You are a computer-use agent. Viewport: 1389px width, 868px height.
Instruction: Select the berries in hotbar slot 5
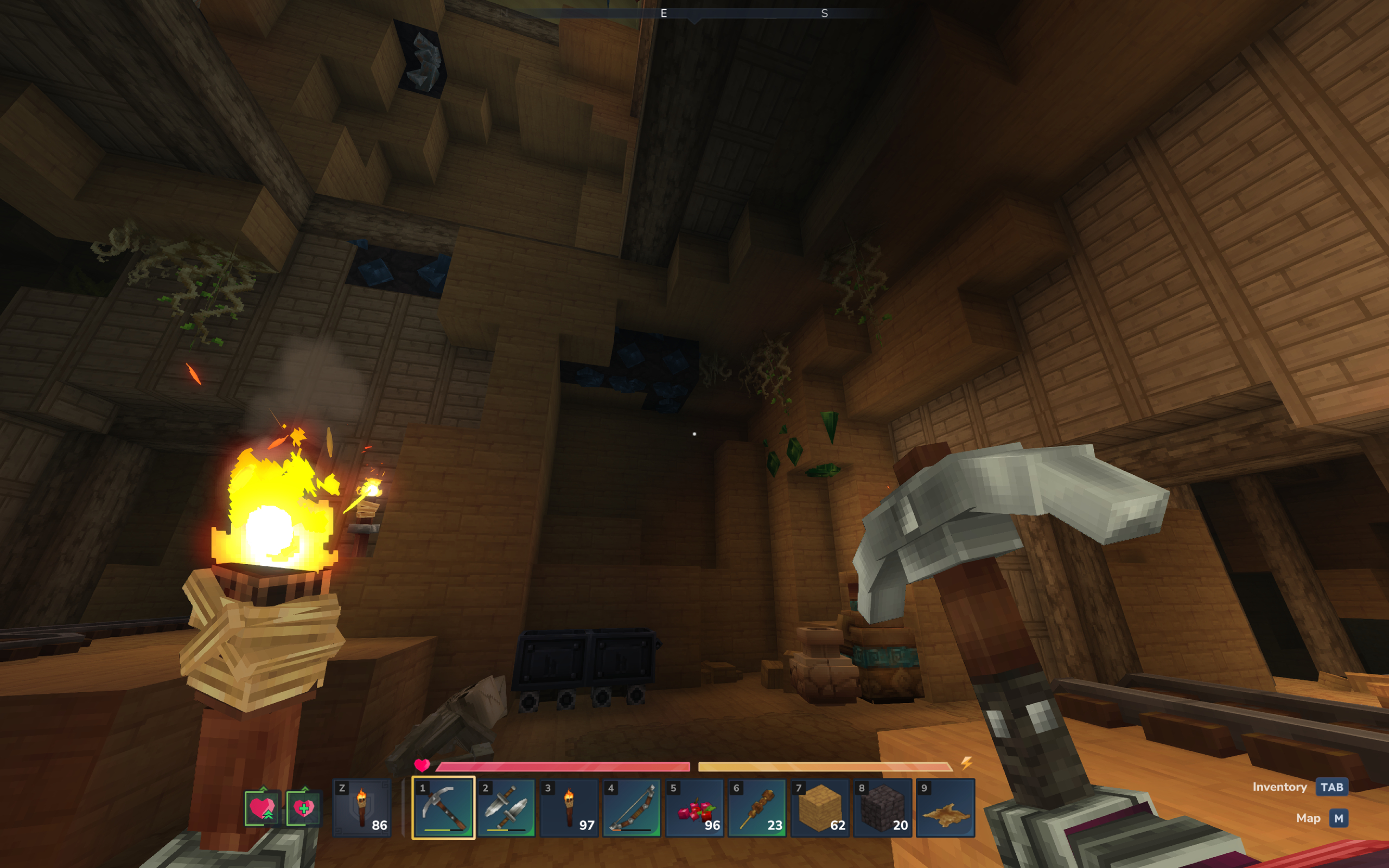pyautogui.click(x=696, y=809)
